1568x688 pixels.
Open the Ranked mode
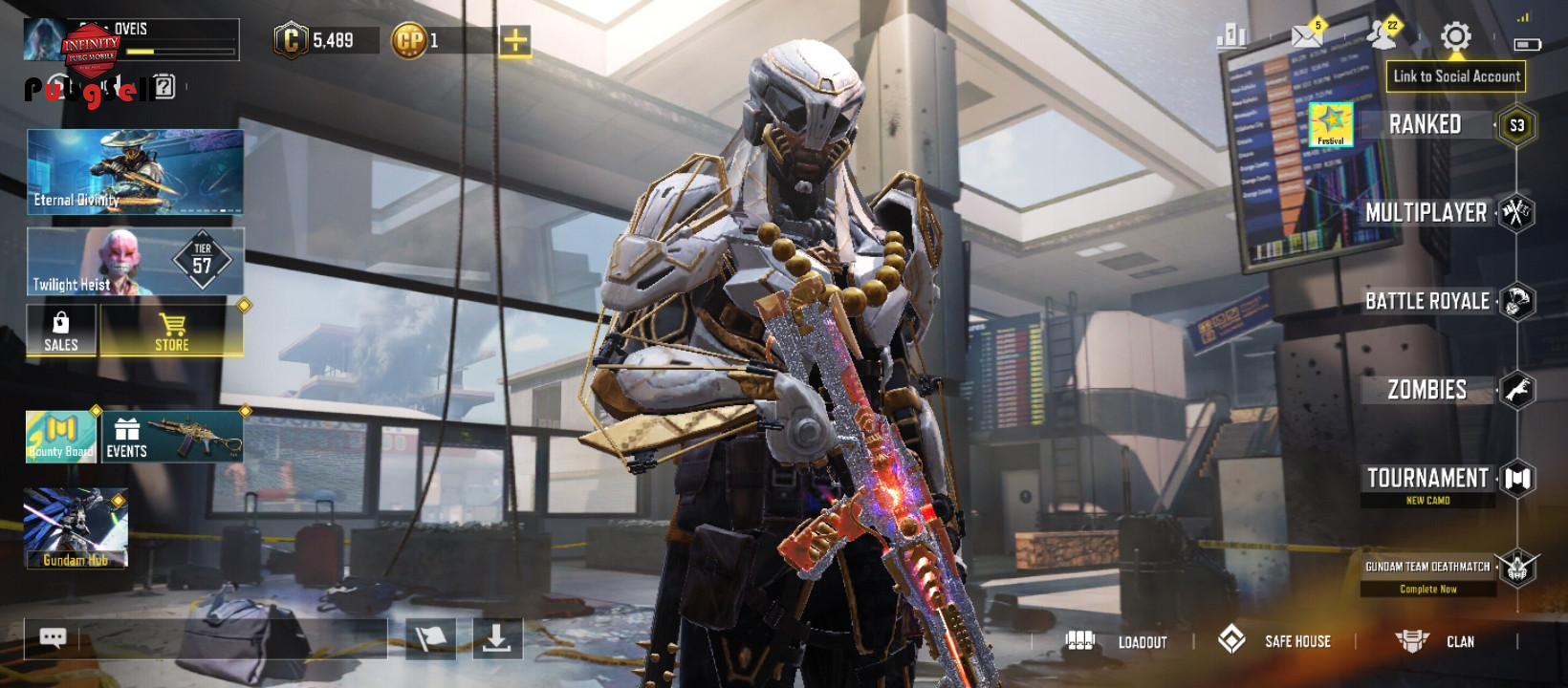click(1425, 125)
